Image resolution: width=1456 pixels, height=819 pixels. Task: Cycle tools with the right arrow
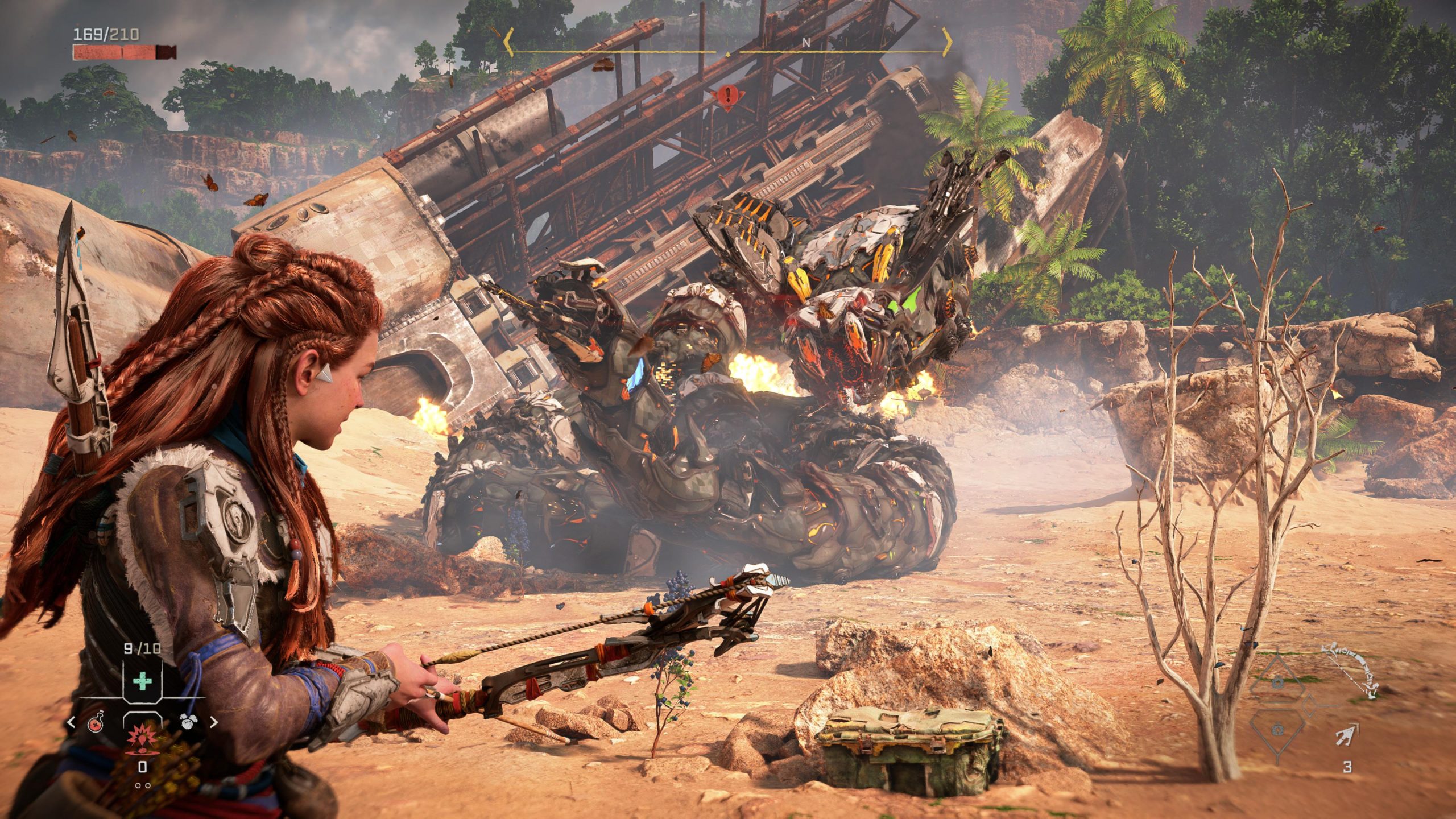pyautogui.click(x=214, y=723)
